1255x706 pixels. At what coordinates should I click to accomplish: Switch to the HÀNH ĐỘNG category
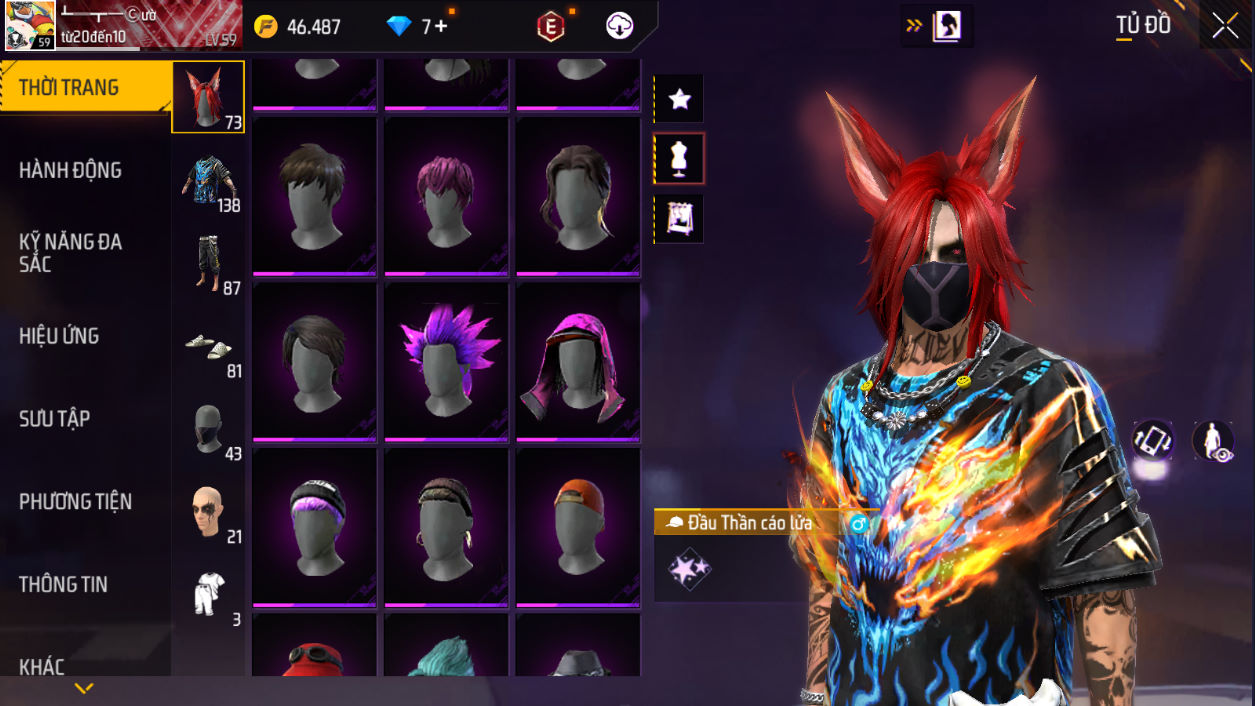[x=70, y=171]
